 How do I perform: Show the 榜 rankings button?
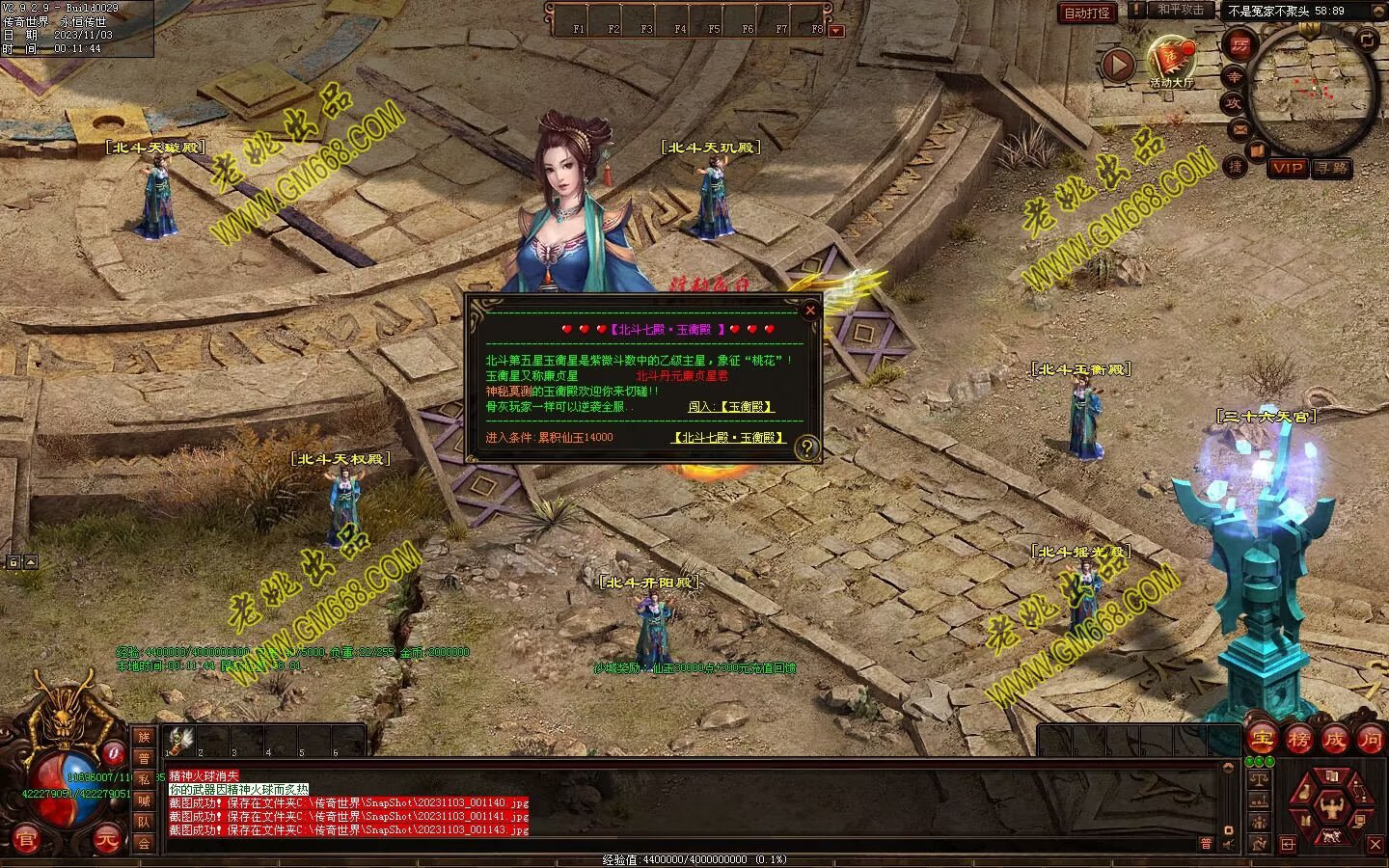point(1298,740)
